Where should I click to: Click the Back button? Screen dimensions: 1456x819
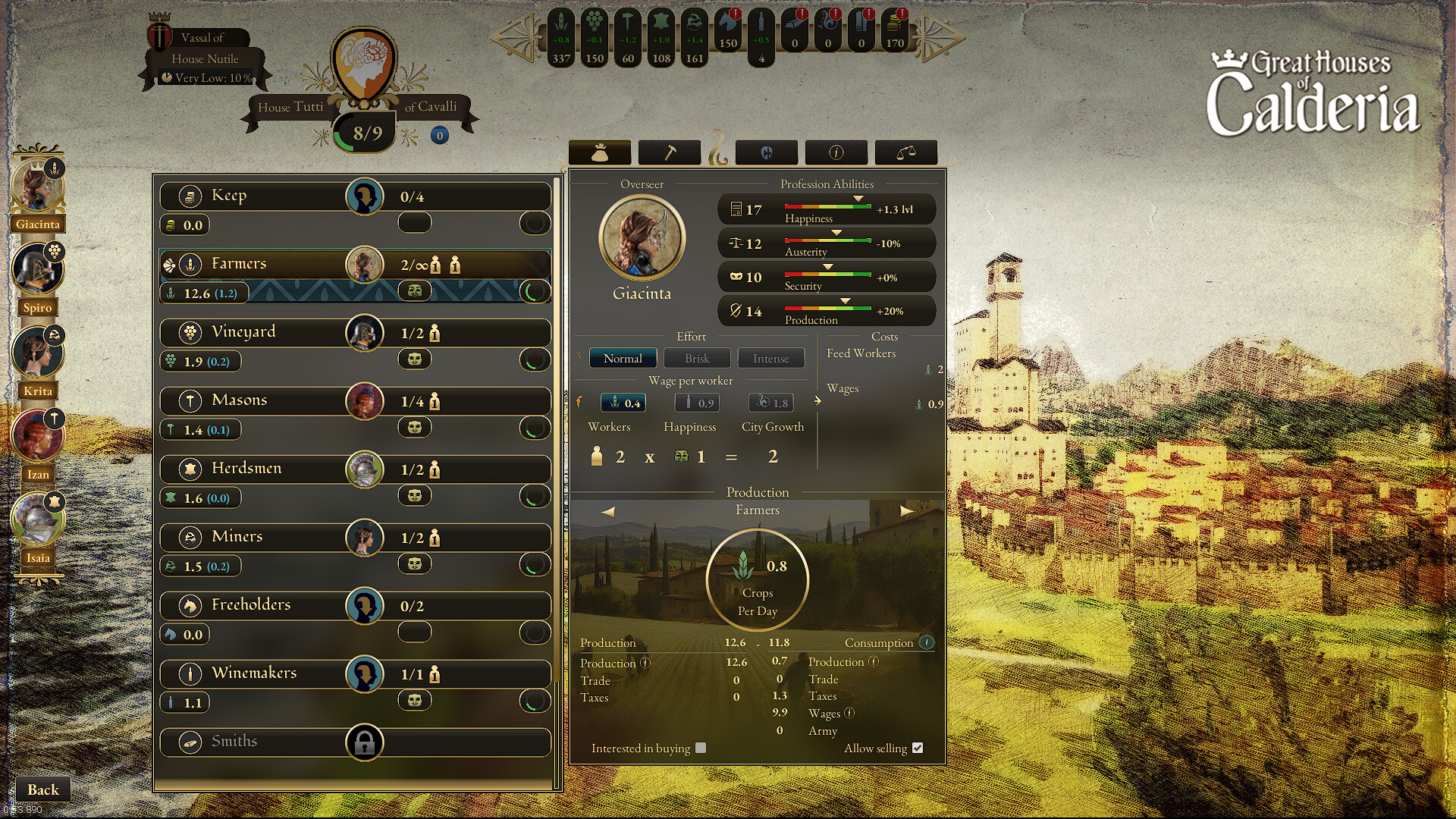42,789
